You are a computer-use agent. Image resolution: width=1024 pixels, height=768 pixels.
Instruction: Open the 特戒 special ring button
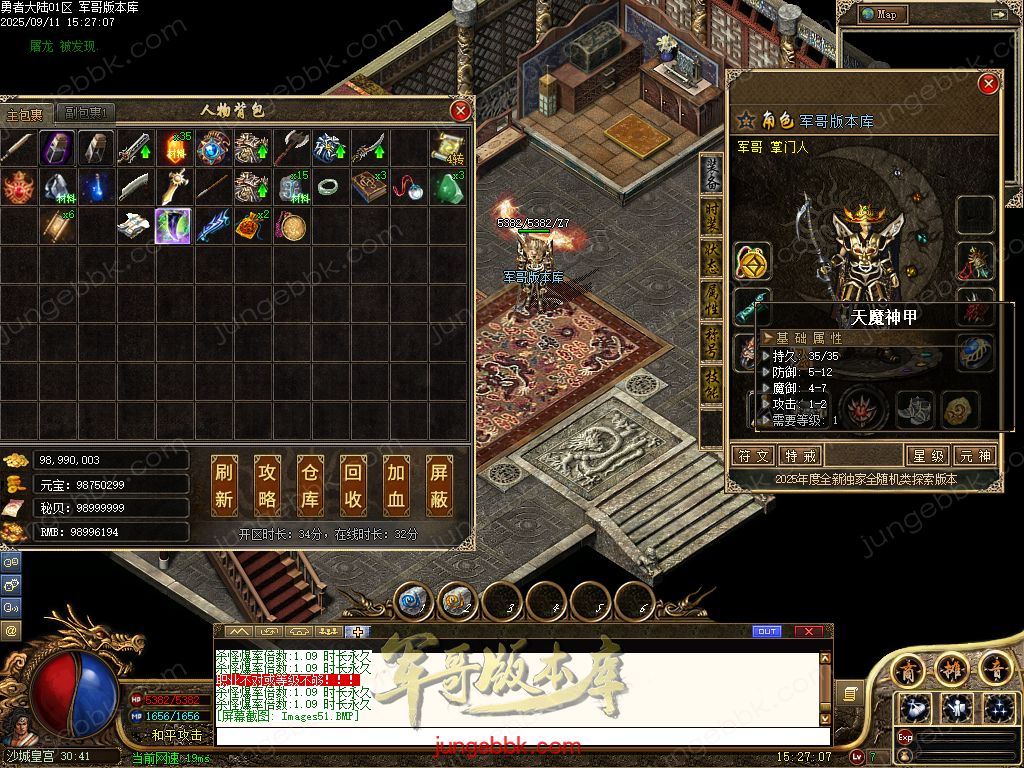tap(802, 456)
